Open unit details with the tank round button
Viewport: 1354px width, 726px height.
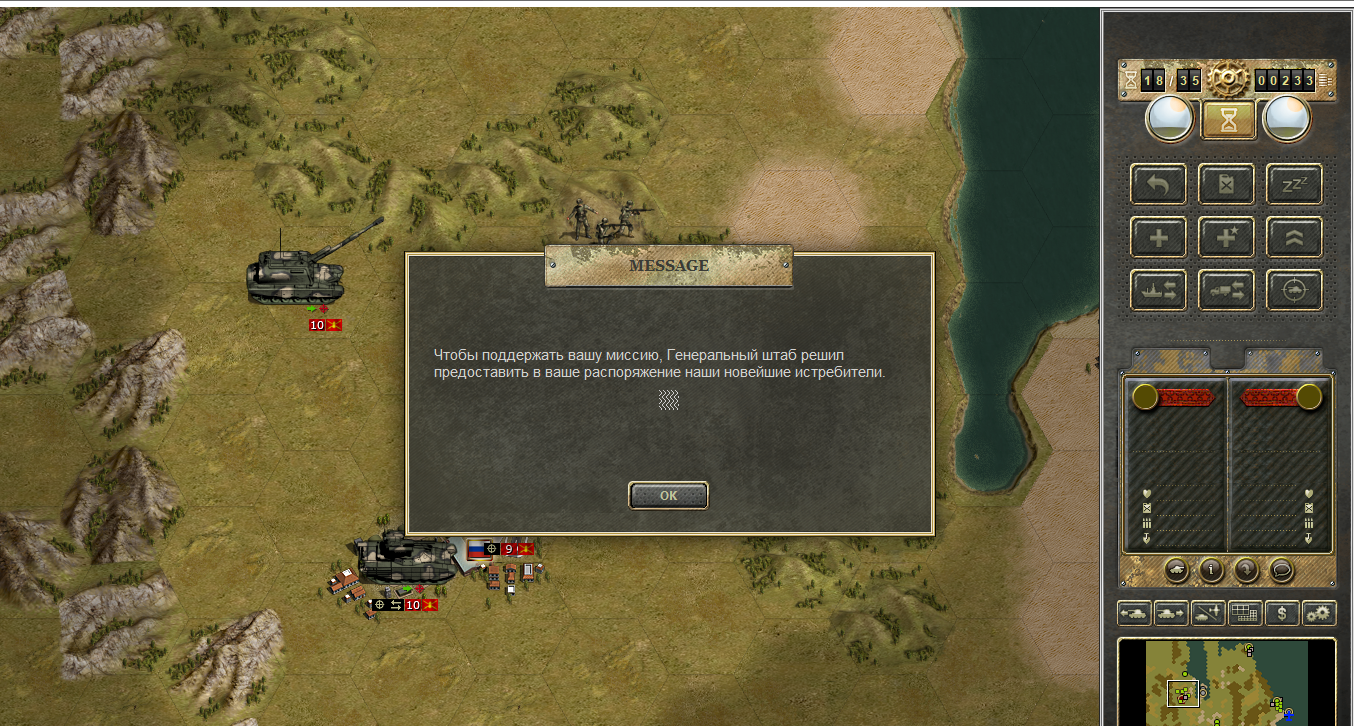(1177, 570)
